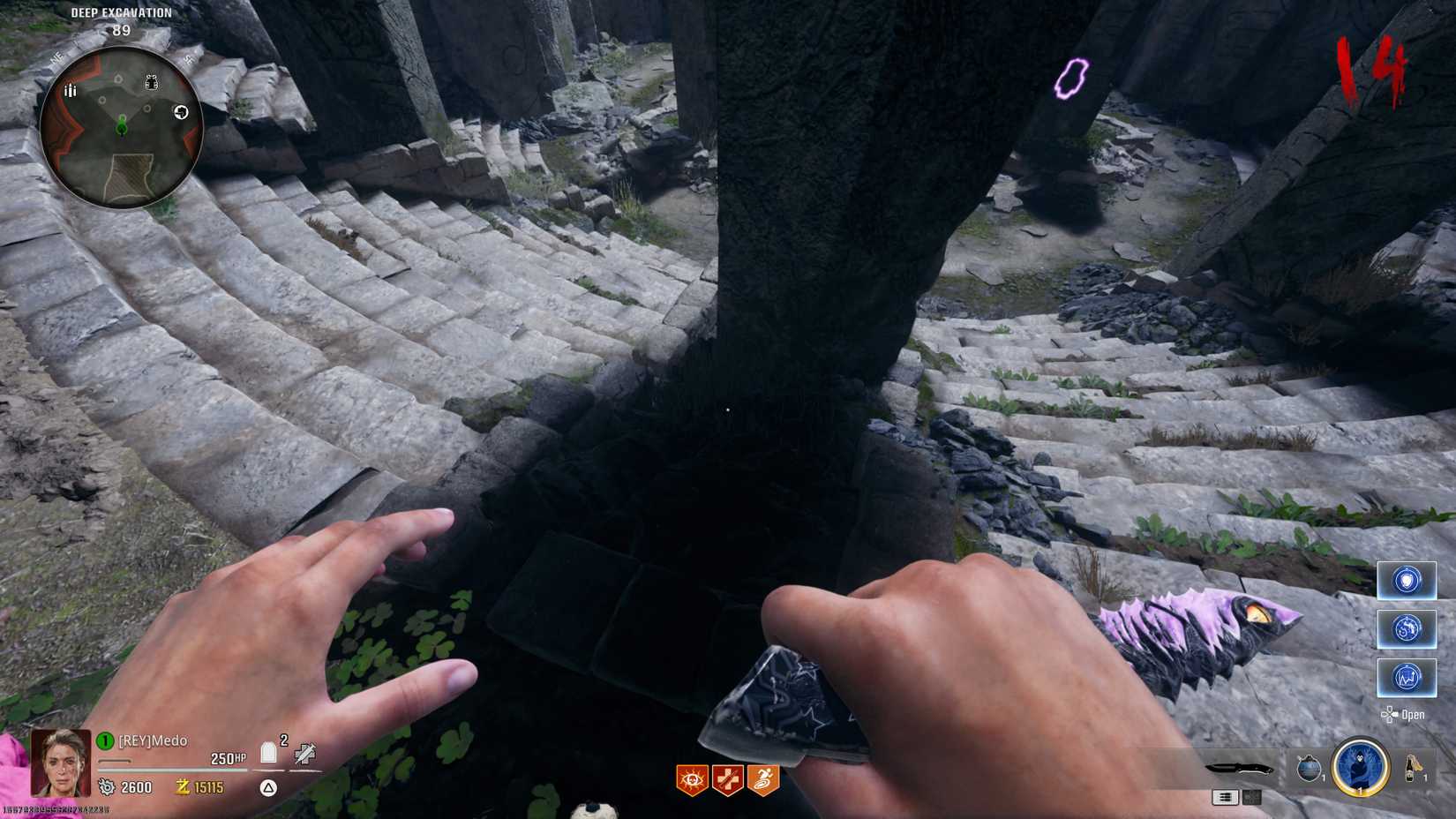Click the middle red perk icon
The width and height of the screenshot is (1456, 819).
coord(726,779)
